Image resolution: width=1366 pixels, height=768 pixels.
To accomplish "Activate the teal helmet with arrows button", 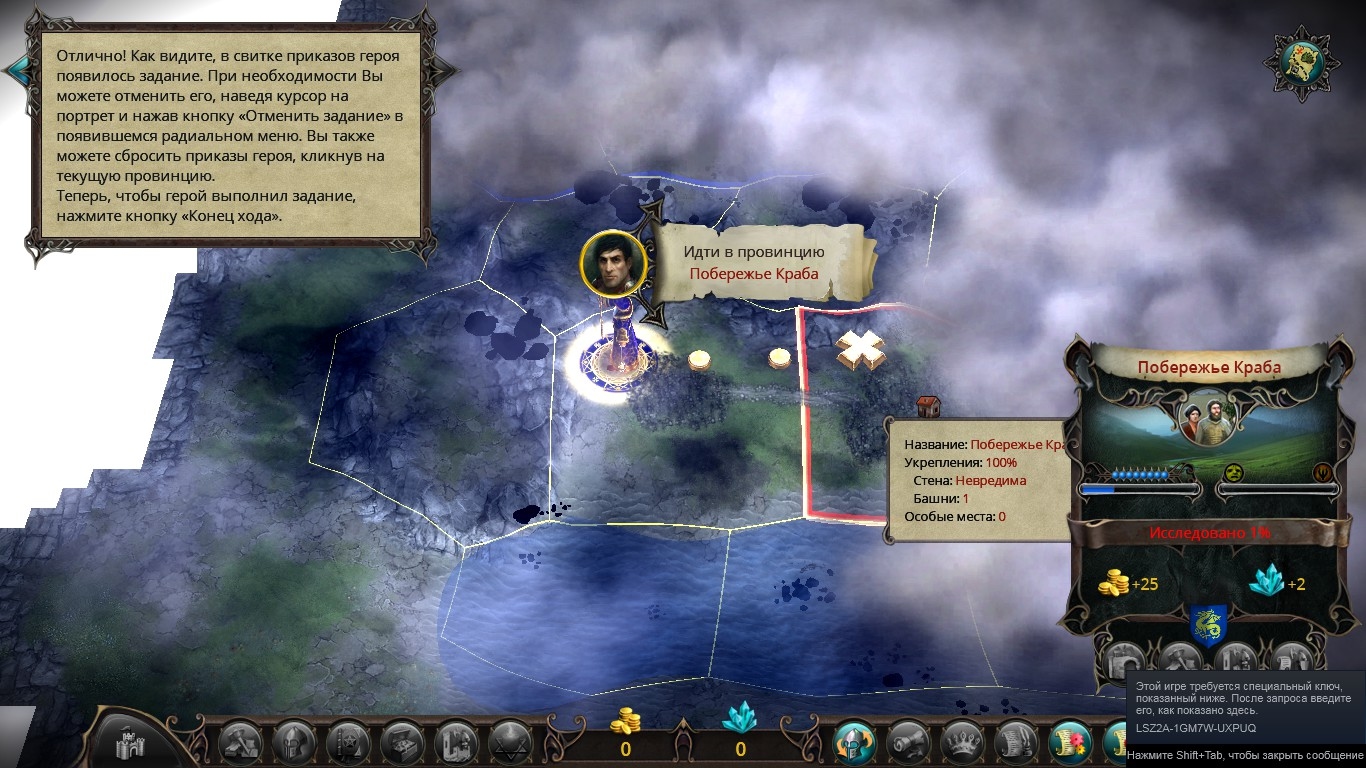I will 855,742.
